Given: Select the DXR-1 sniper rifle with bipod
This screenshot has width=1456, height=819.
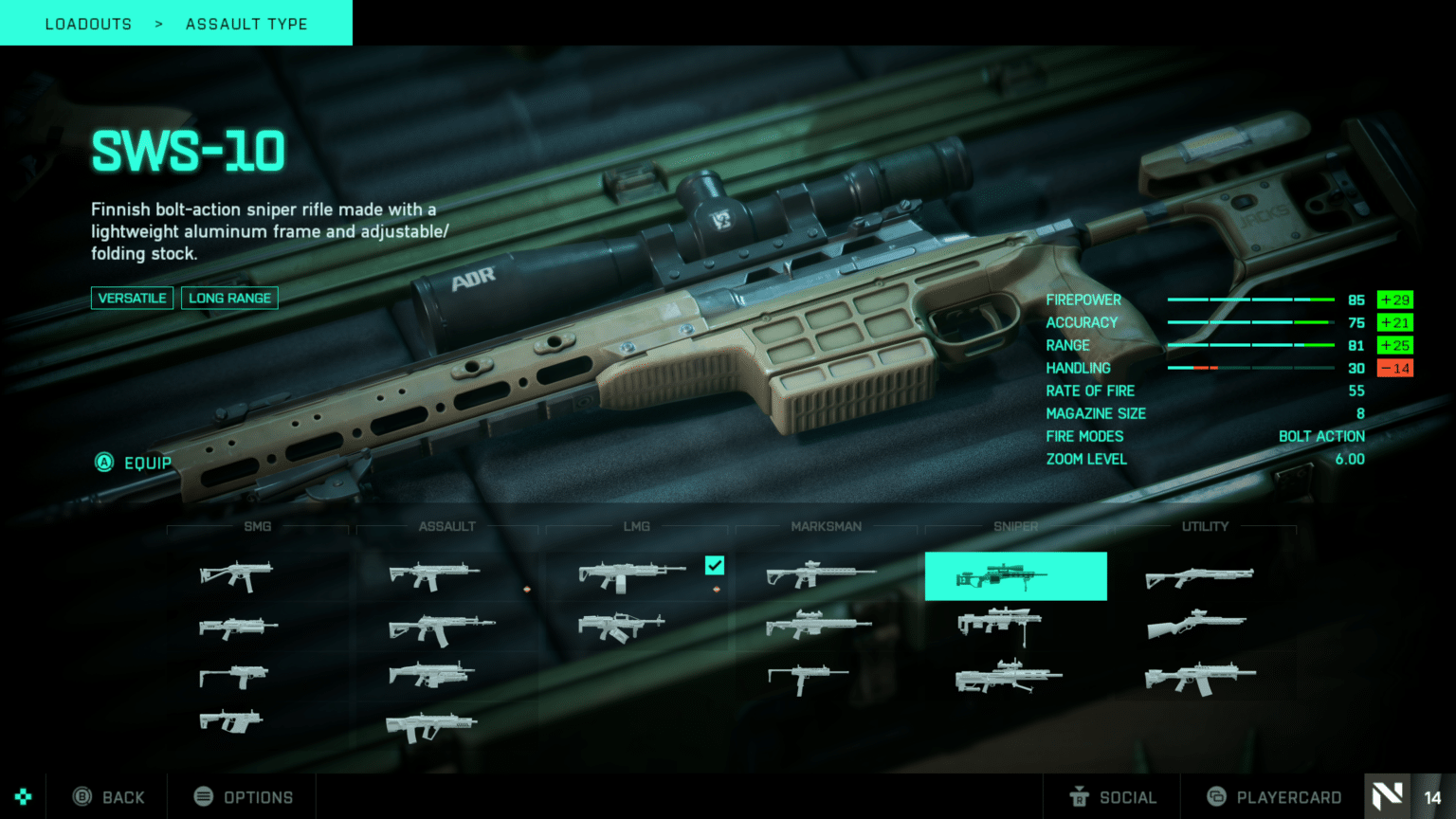Looking at the screenshot, I should pos(1000,624).
